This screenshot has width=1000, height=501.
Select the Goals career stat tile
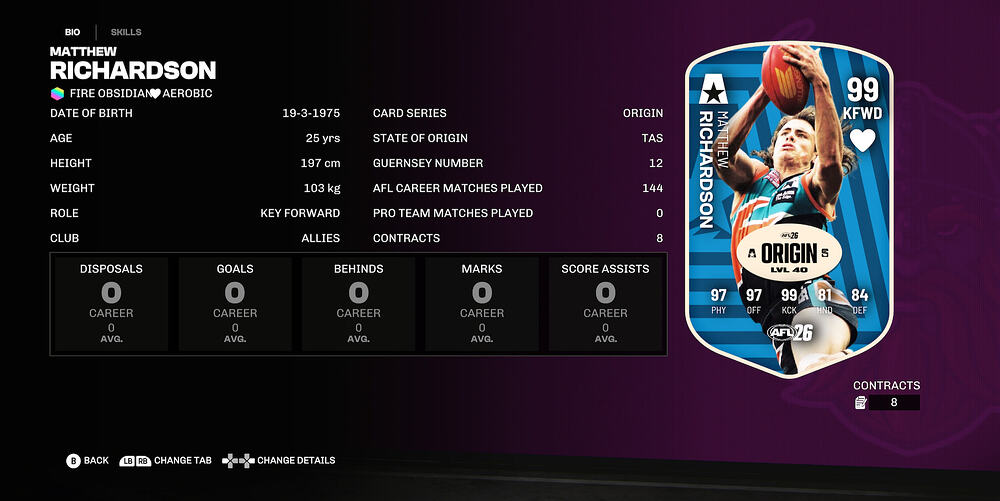(x=235, y=304)
